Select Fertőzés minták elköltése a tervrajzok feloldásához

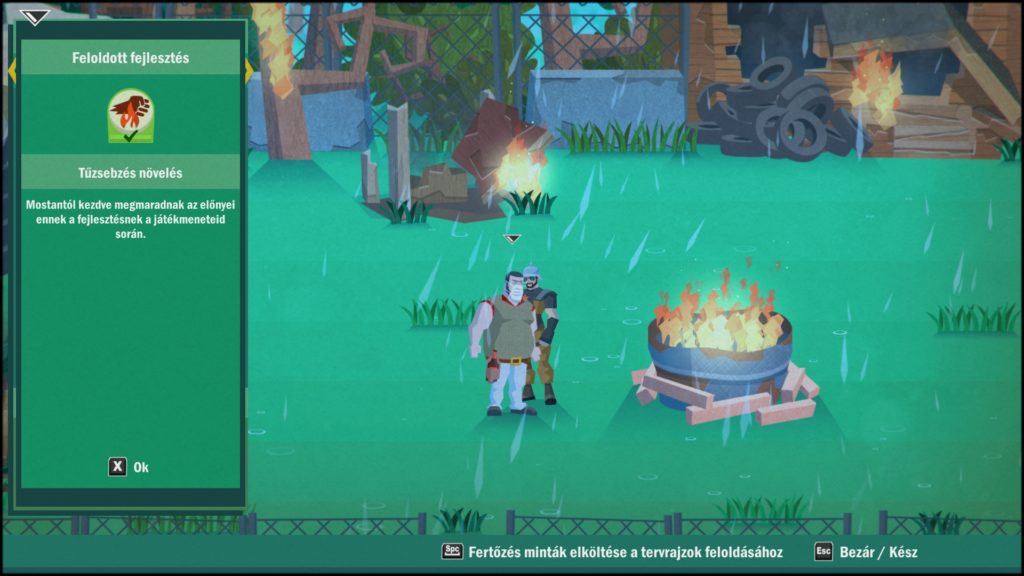pyautogui.click(x=612, y=552)
